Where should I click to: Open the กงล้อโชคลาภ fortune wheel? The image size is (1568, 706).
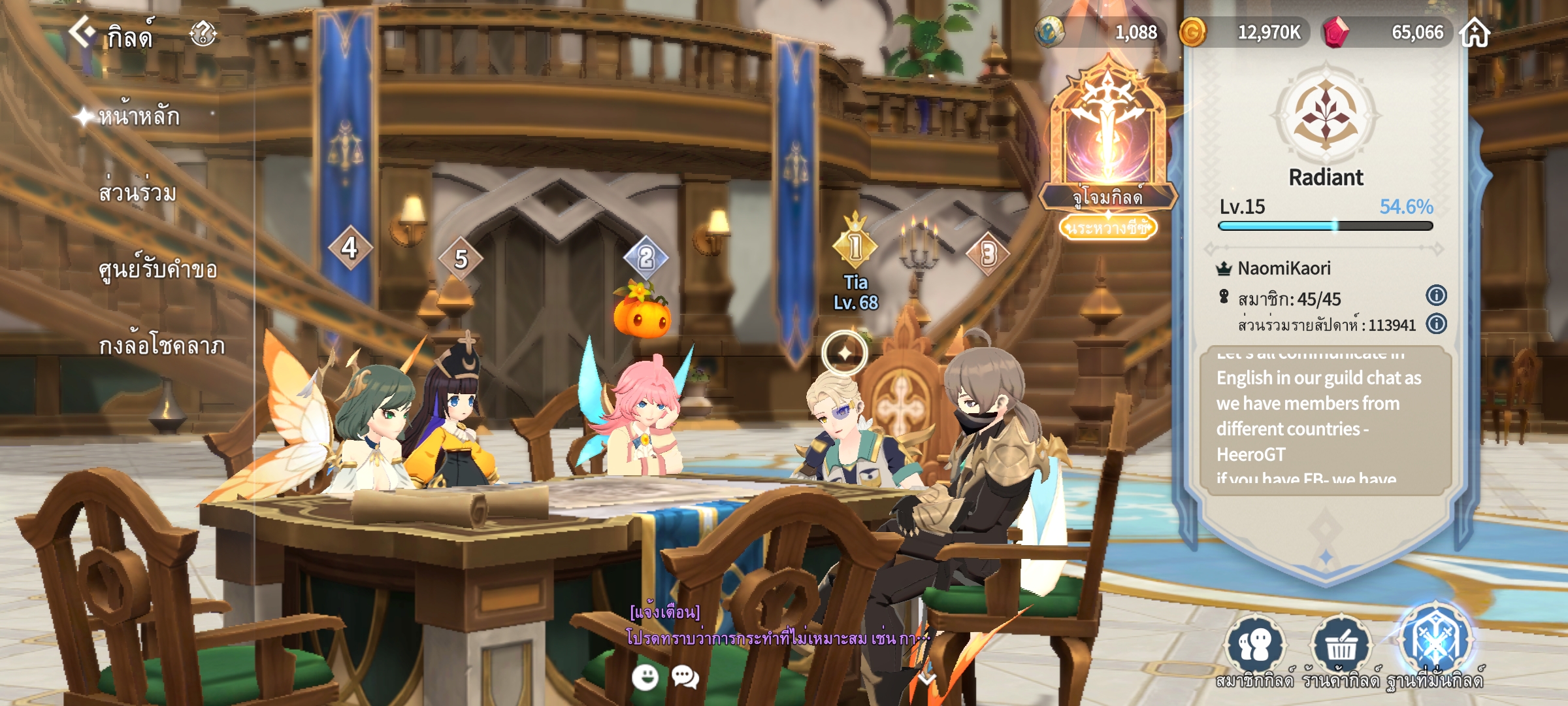[x=161, y=346]
